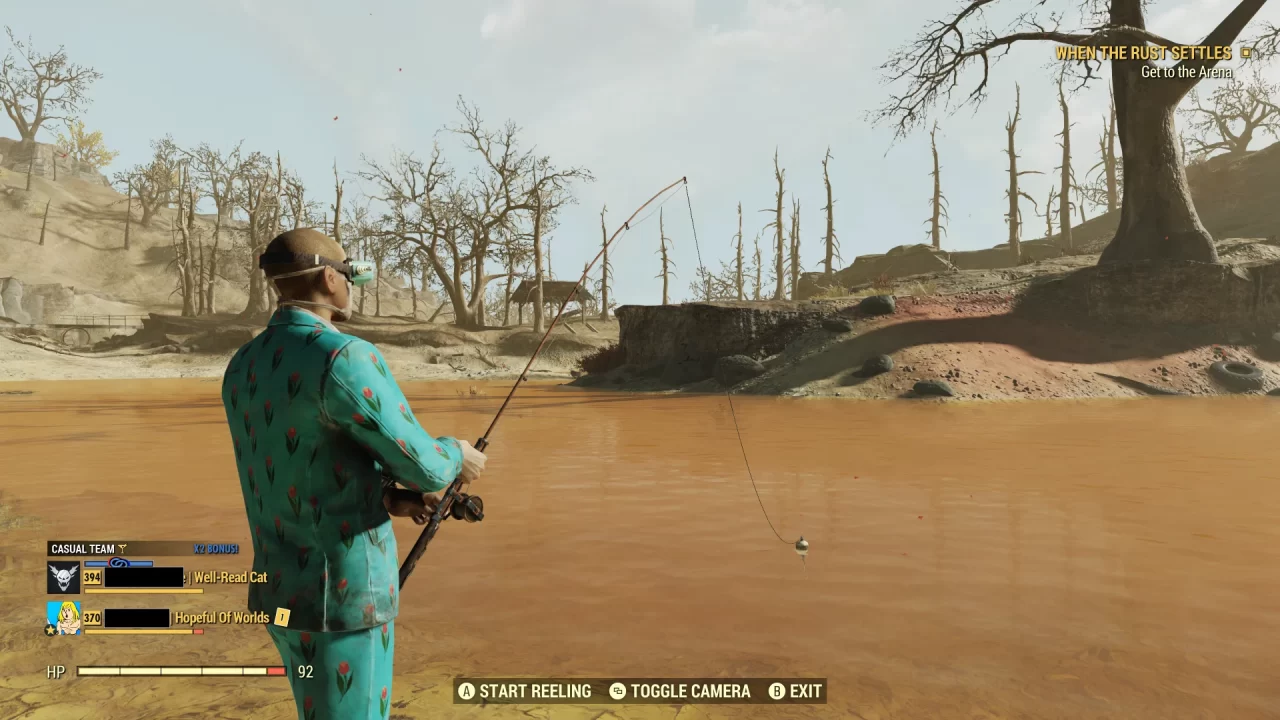The height and width of the screenshot is (720, 1280).
Task: Click the CASUAL TEAM header
Action: click(84, 549)
